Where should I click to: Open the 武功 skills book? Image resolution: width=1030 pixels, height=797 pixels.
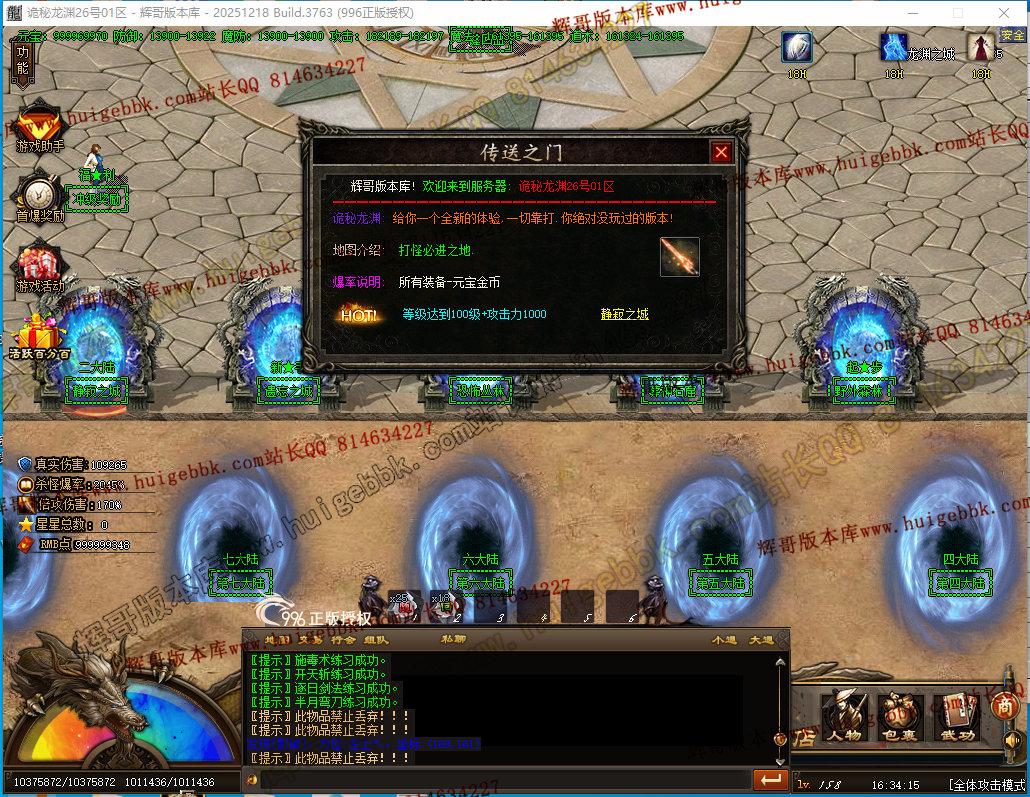click(956, 714)
